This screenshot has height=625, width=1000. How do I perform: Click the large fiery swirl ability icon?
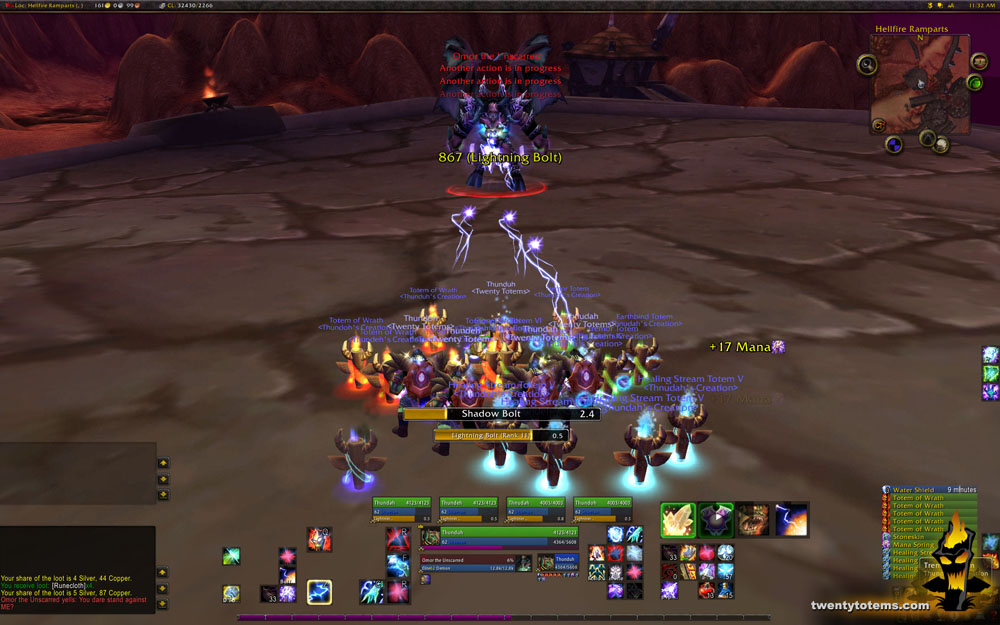pyautogui.click(x=754, y=520)
